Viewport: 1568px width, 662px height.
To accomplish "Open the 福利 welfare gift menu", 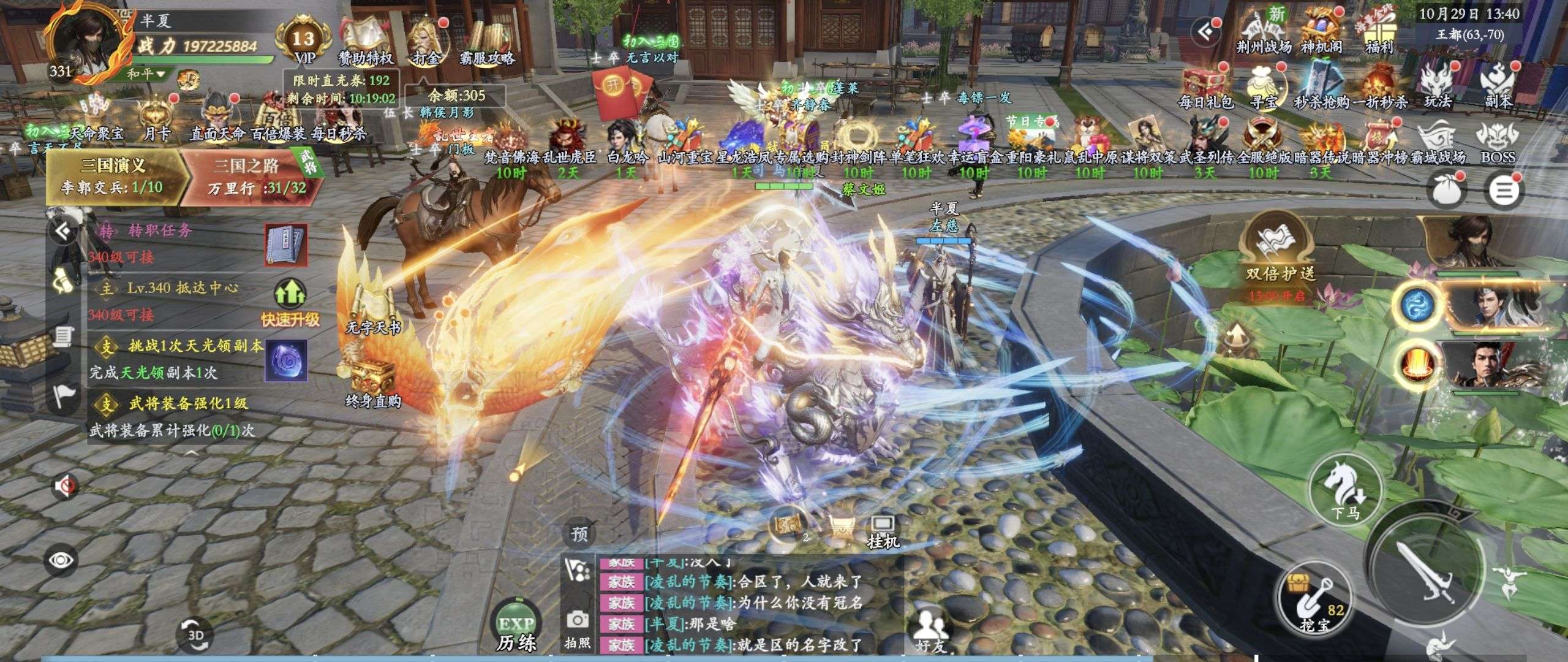I will pyautogui.click(x=1379, y=34).
